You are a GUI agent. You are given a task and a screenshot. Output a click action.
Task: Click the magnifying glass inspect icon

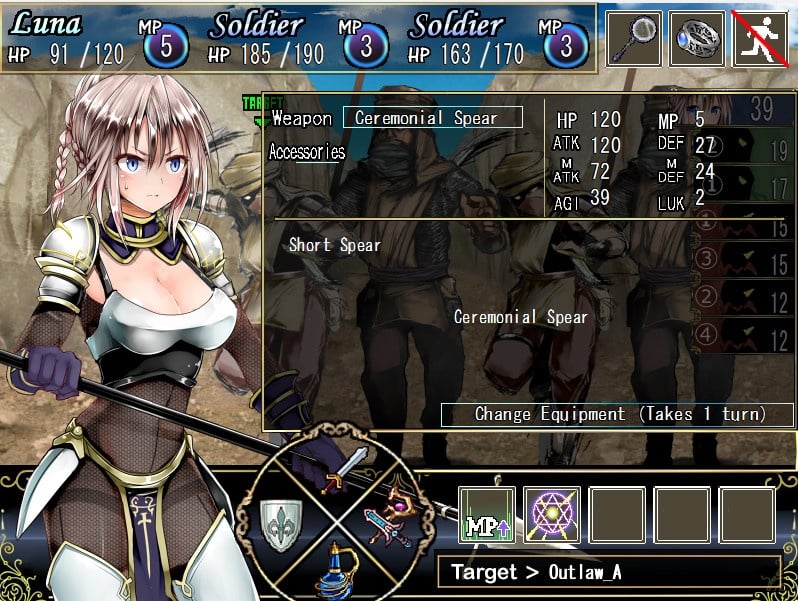pyautogui.click(x=634, y=38)
